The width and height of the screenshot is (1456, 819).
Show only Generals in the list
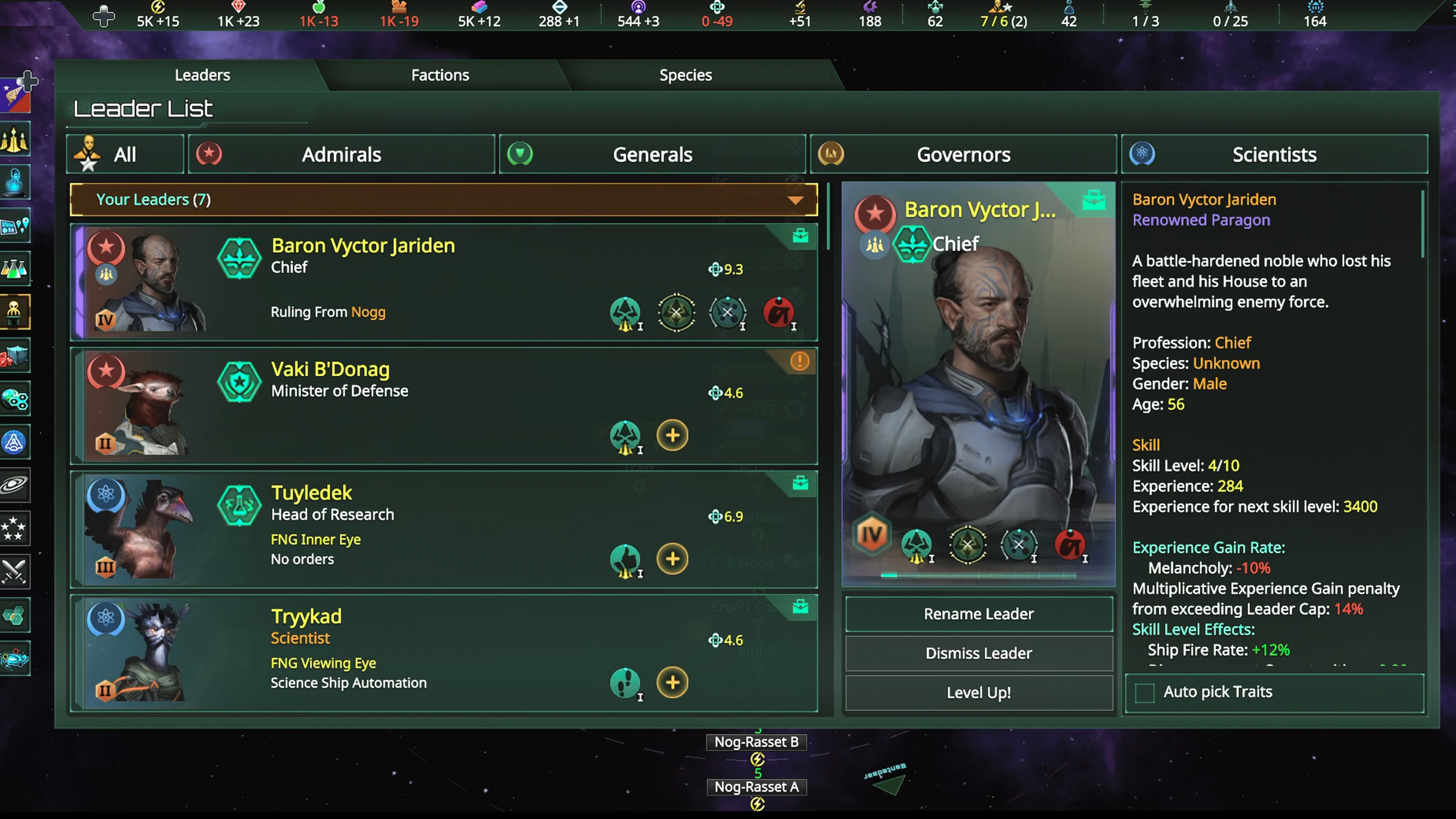[x=652, y=154]
